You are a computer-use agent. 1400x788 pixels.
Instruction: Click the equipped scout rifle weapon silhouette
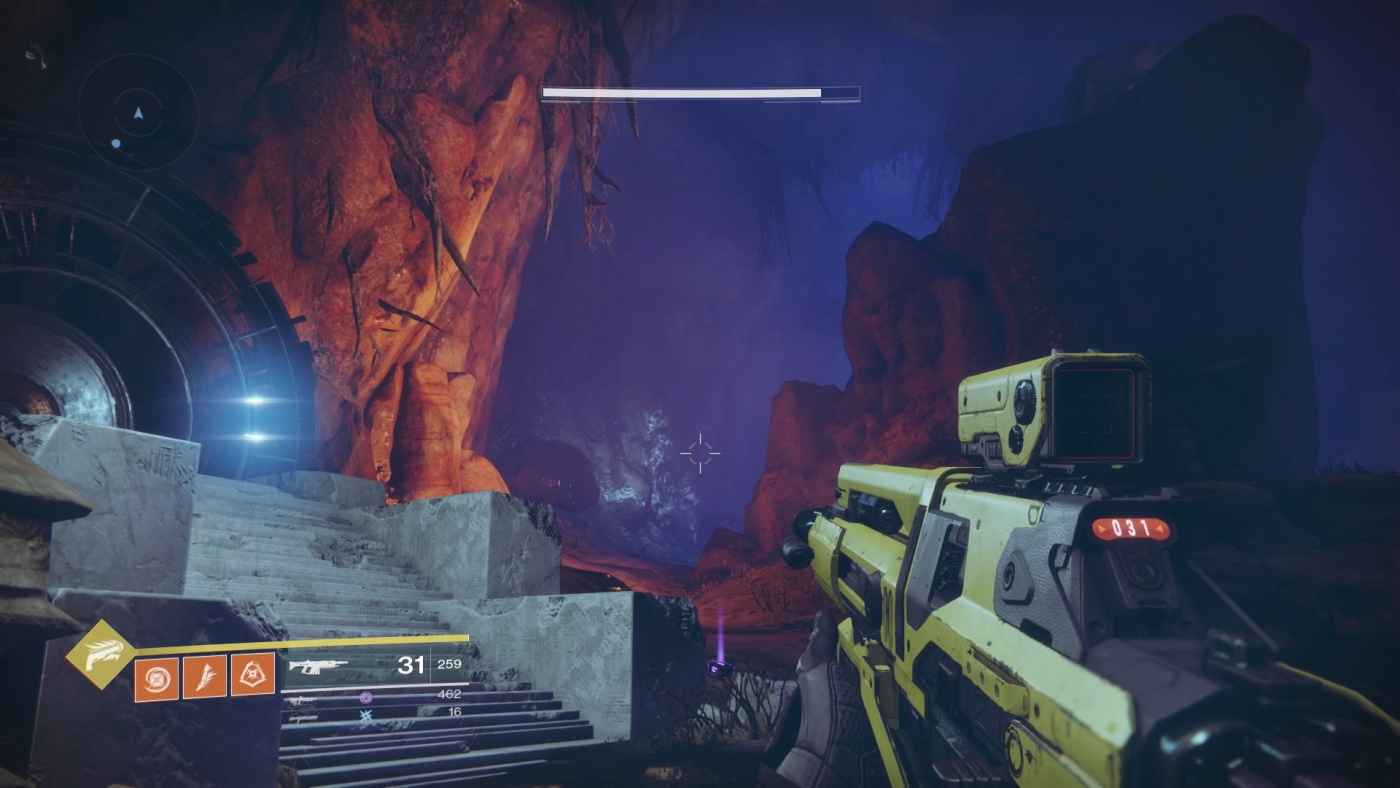[x=321, y=664]
